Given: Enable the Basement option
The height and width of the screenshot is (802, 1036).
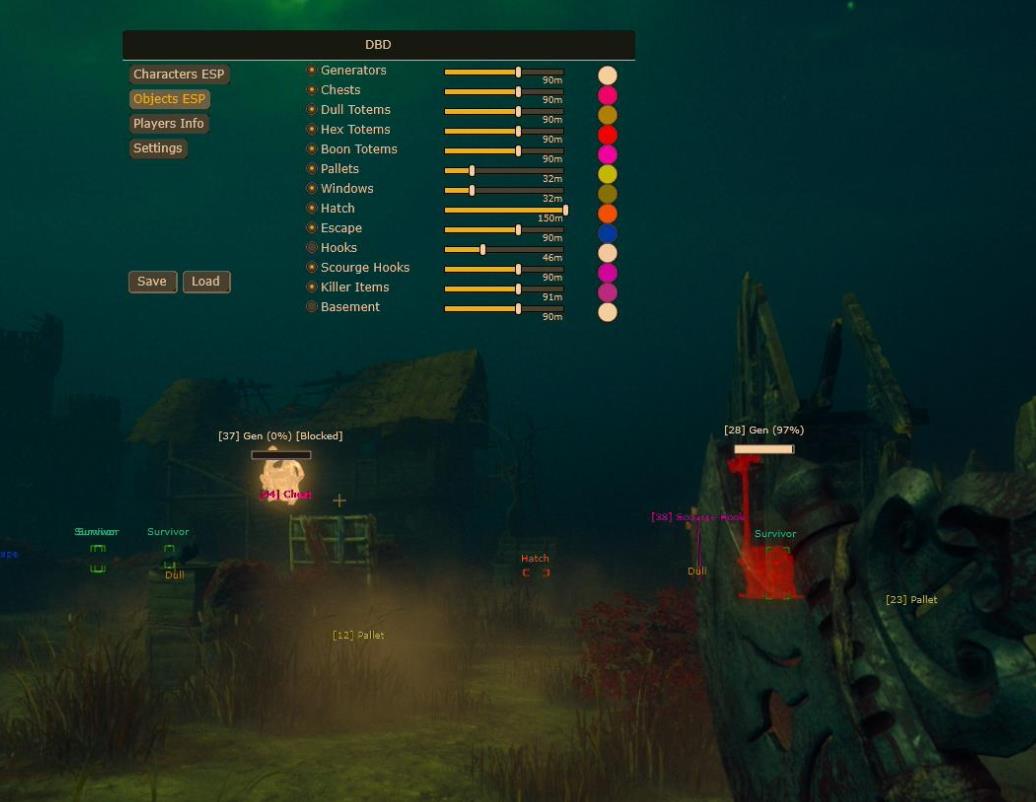Looking at the screenshot, I should [x=312, y=307].
